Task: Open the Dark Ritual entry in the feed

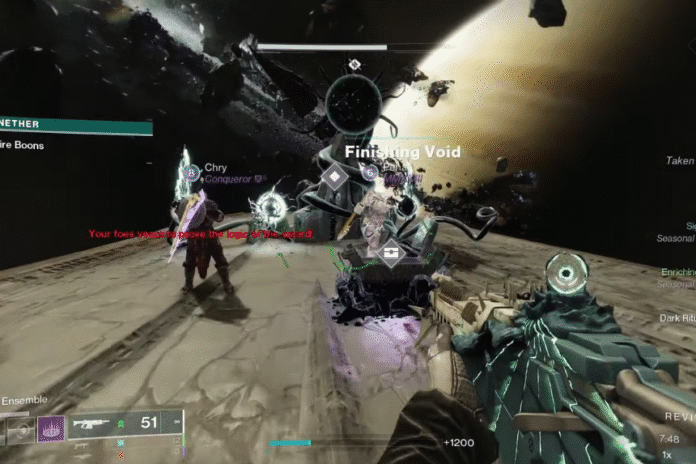Action: point(676,319)
